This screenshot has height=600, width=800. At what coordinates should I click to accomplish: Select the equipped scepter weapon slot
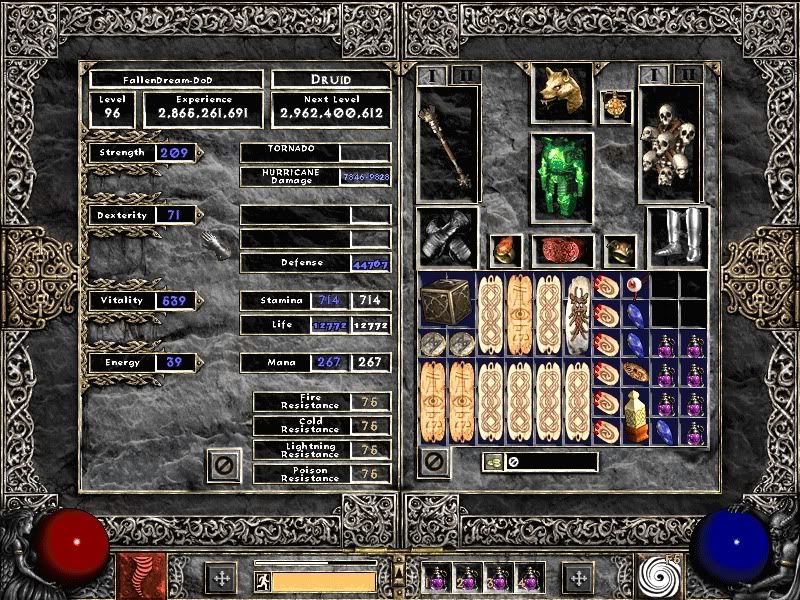447,144
